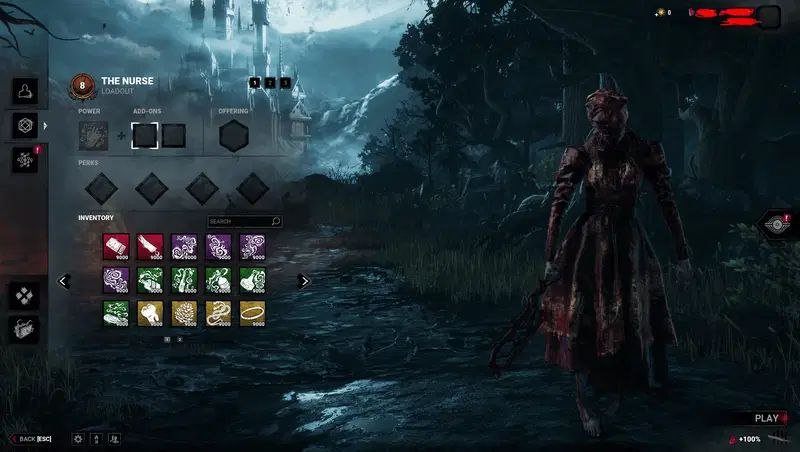Go to the next inventory page arrow
The height and width of the screenshot is (452, 800).
tap(304, 281)
